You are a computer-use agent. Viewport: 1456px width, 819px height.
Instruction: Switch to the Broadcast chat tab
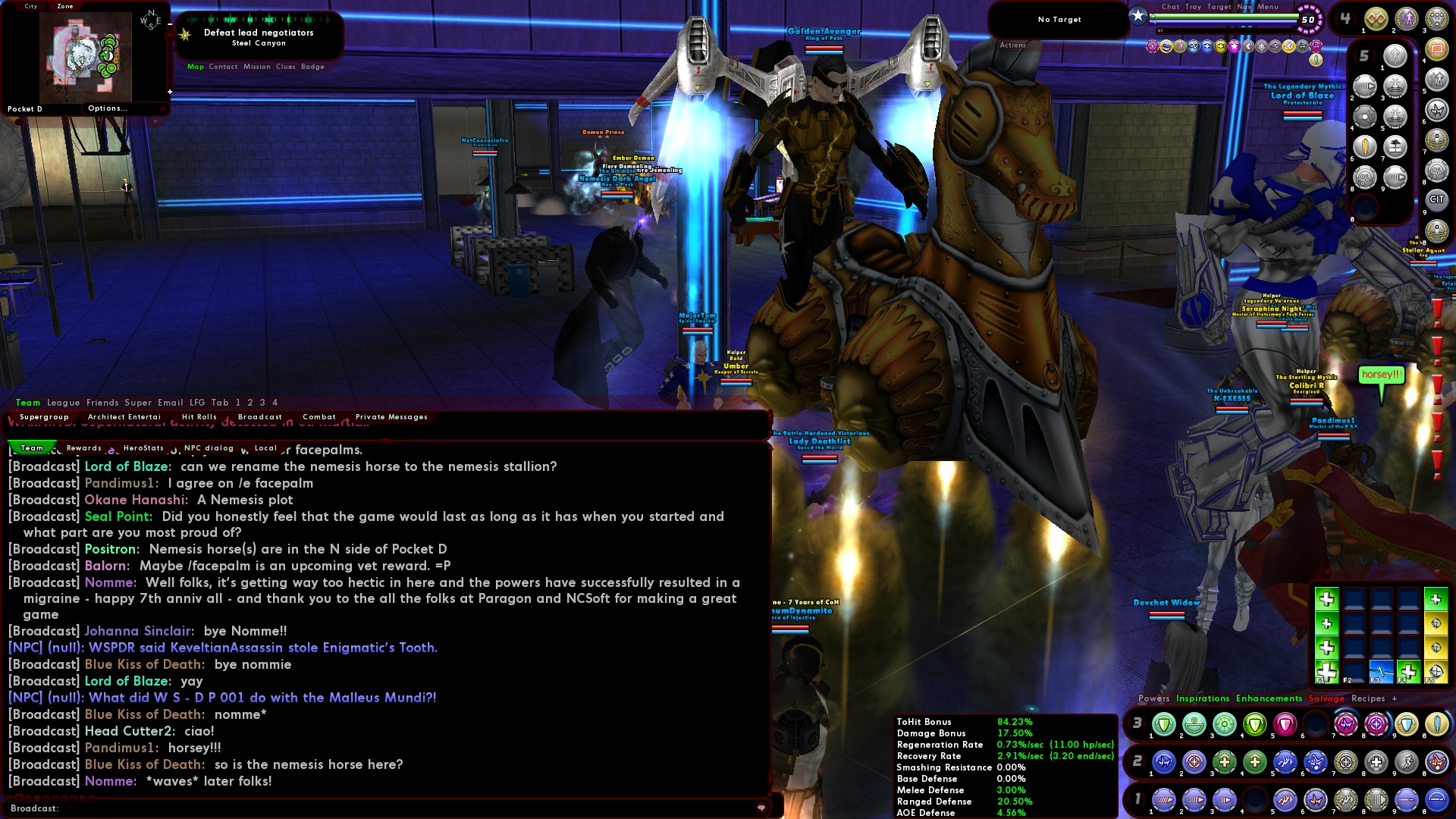259,416
